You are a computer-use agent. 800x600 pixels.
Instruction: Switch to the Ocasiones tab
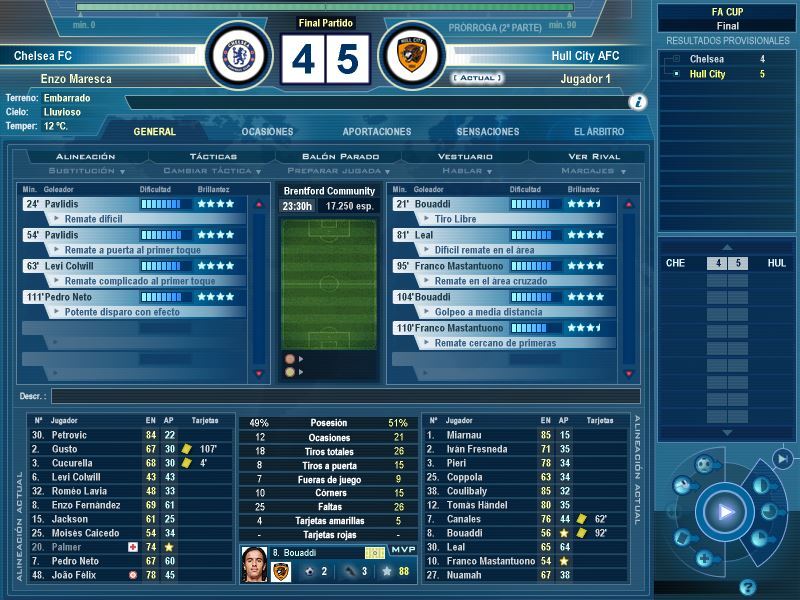(267, 132)
